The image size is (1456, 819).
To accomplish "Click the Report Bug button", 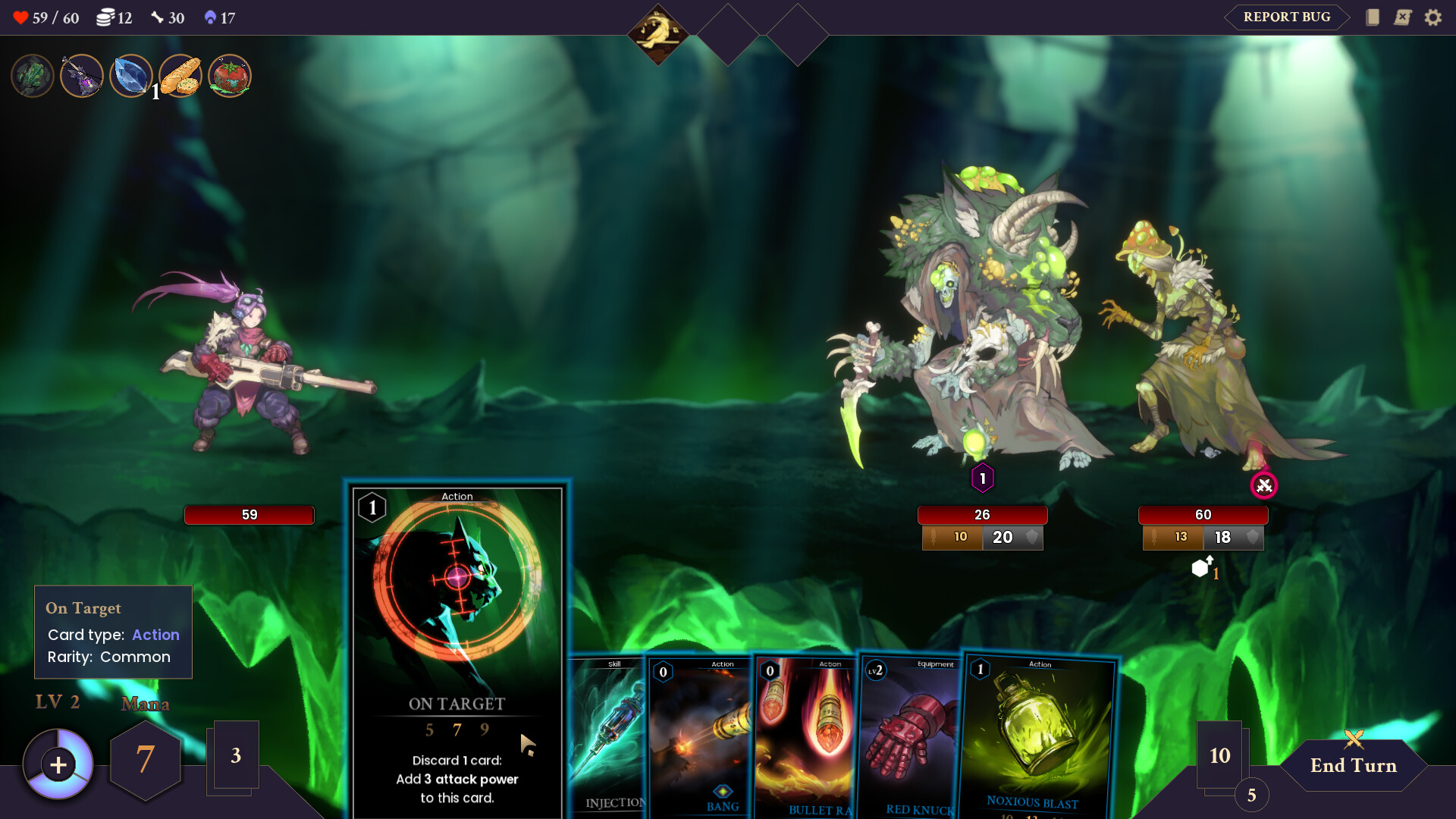I will [x=1285, y=17].
